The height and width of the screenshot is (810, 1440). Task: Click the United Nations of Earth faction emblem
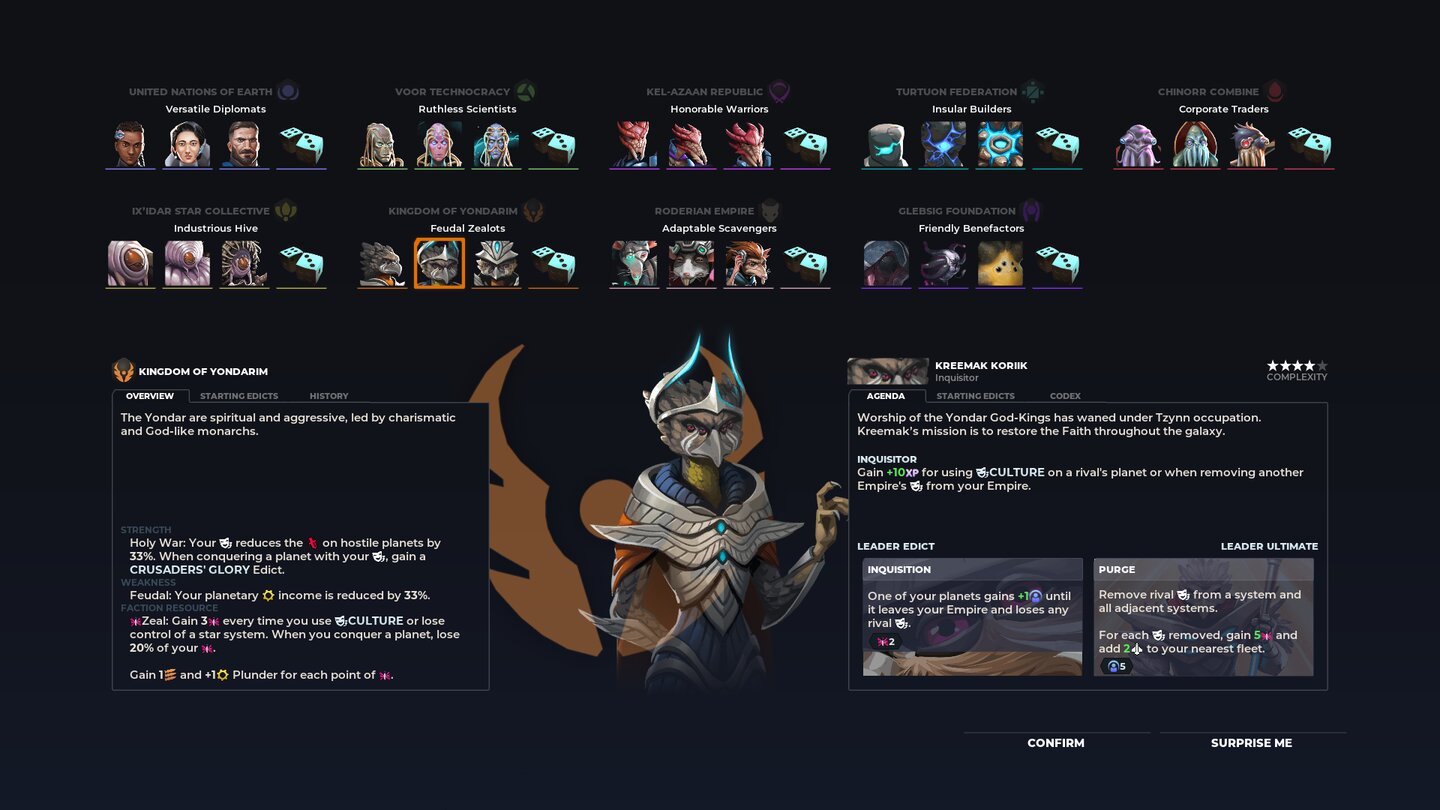pyautogui.click(x=288, y=90)
